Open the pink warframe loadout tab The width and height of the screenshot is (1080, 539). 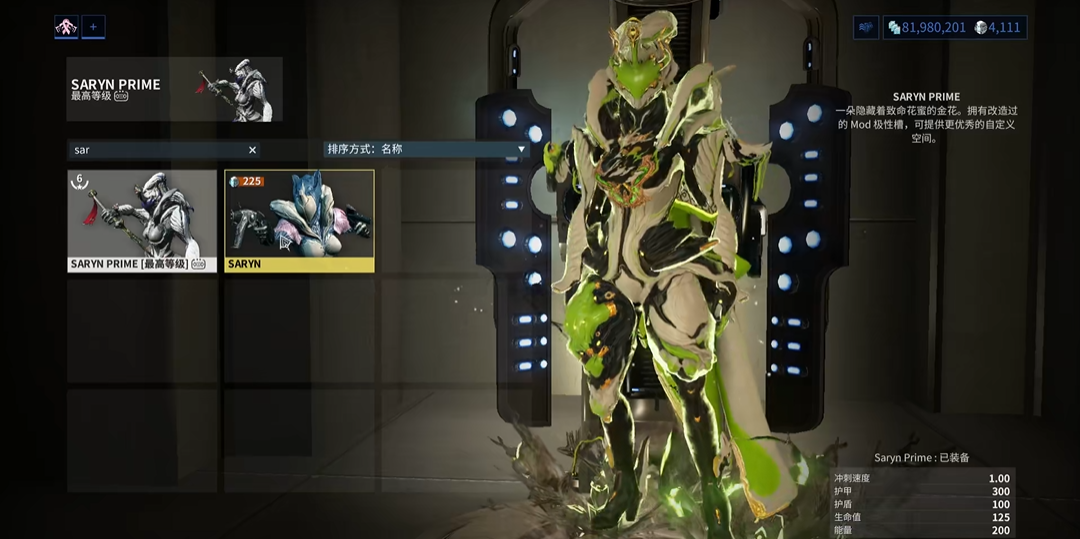[x=66, y=27]
